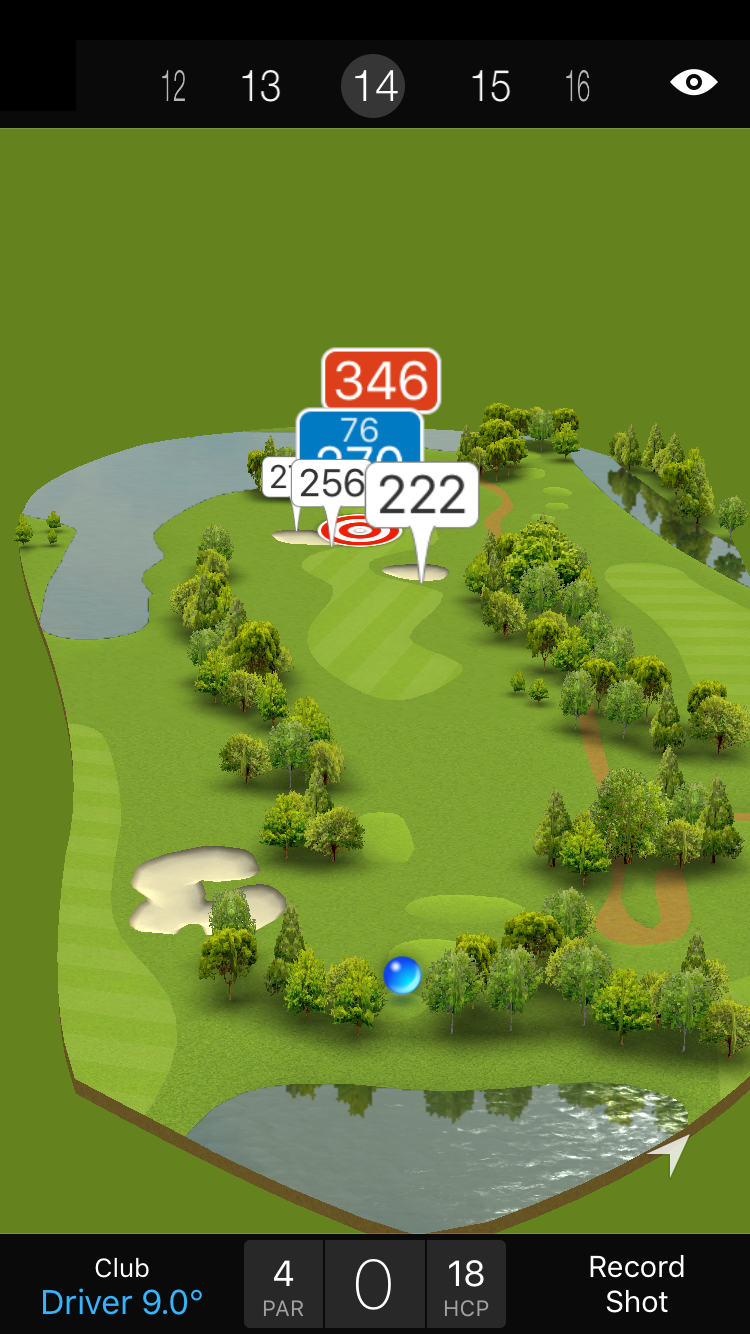Switch to hole 12

(x=174, y=87)
